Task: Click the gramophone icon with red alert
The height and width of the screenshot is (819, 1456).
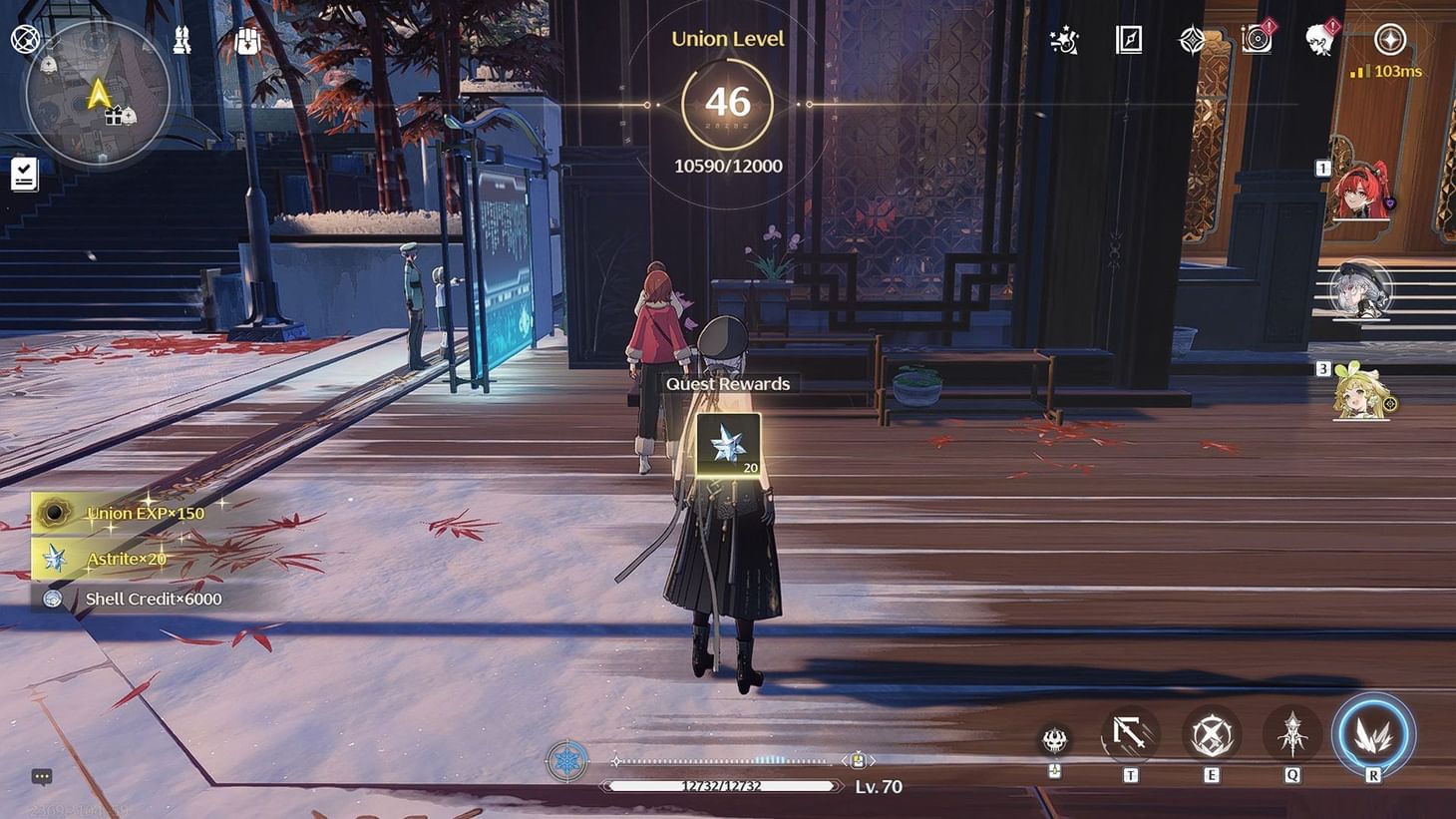Action: [1255, 41]
